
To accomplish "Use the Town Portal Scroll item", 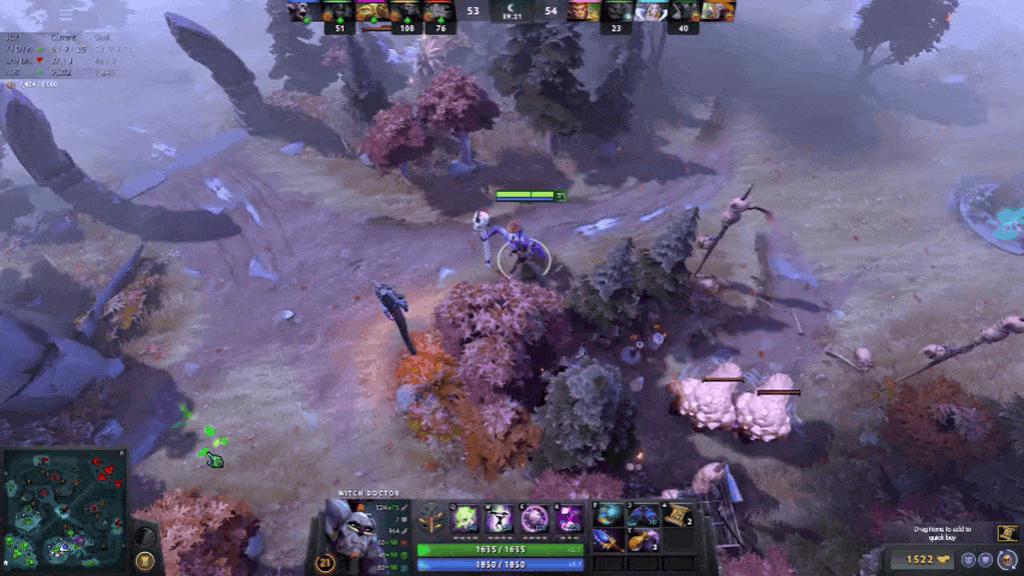I will pos(676,515).
